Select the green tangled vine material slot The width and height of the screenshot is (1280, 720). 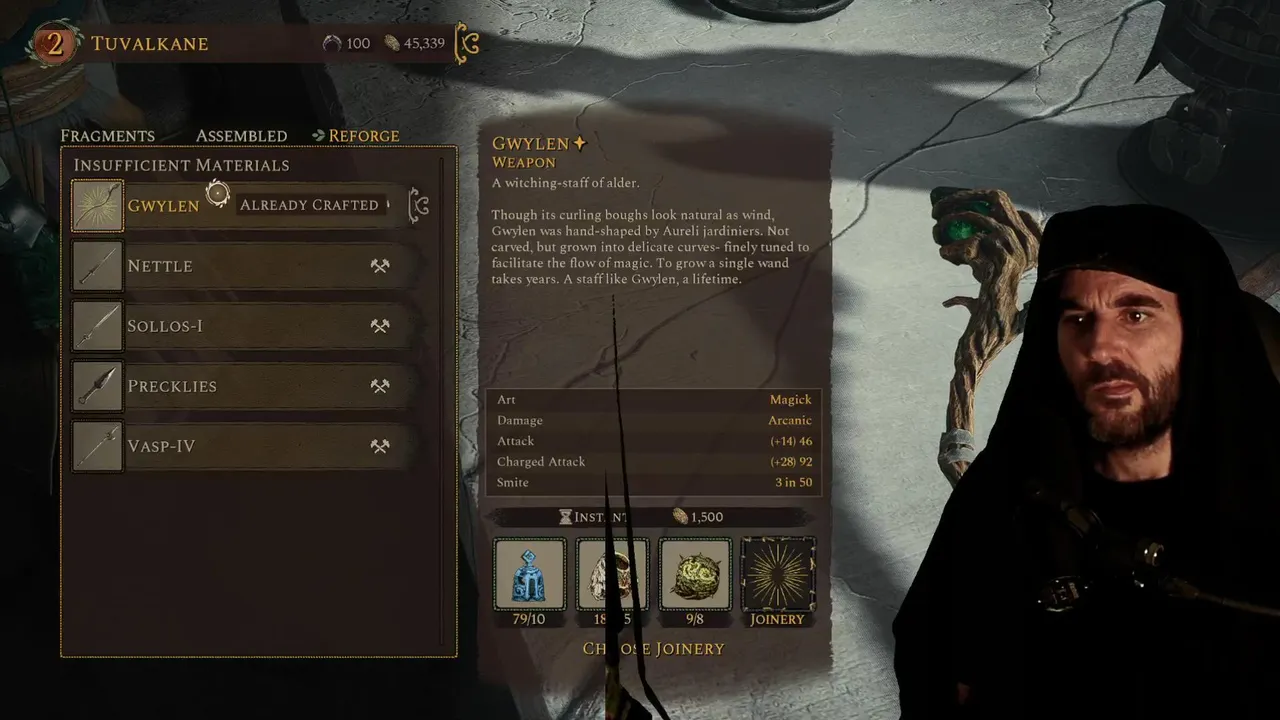click(695, 574)
